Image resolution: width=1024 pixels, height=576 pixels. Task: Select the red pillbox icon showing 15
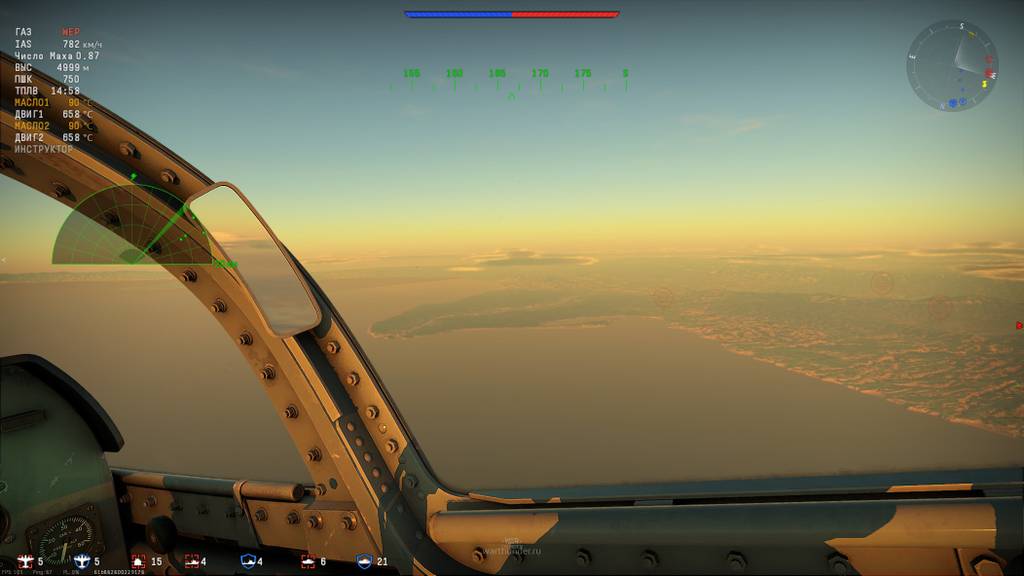(138, 562)
